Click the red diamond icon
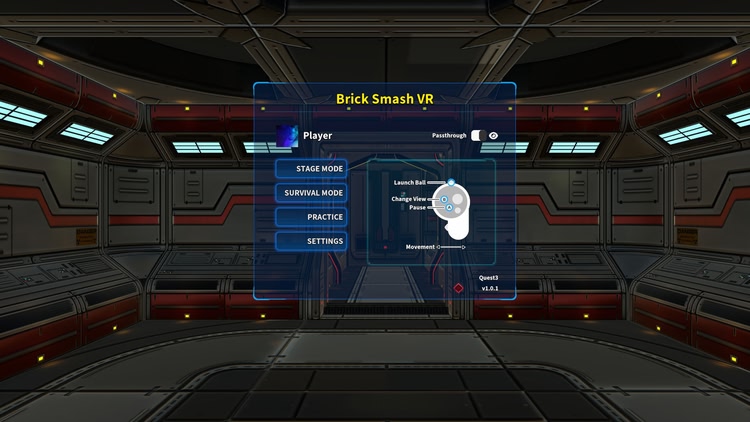 (458, 288)
